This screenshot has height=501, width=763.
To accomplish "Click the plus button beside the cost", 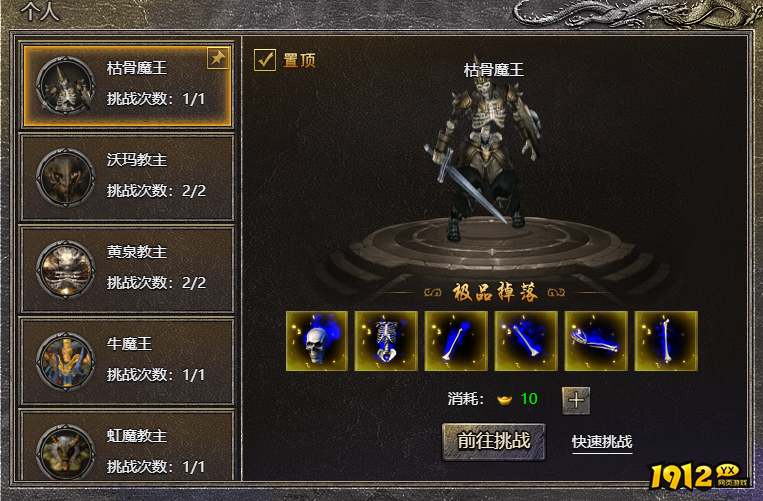I will [576, 400].
